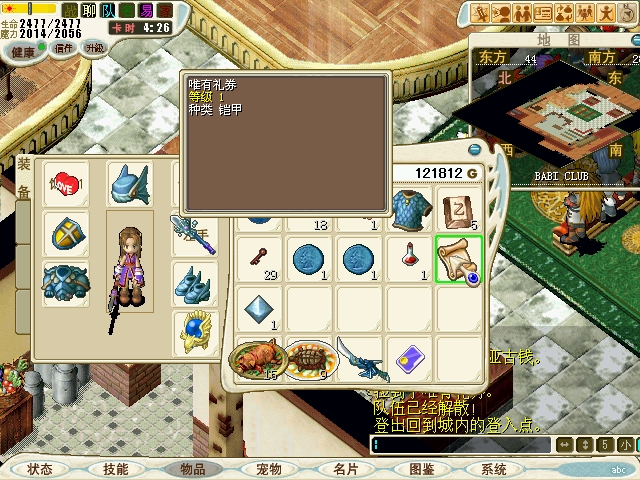Viewport: 640px width, 480px height.
Task: Select the roast pig food item
Action: tap(258, 359)
